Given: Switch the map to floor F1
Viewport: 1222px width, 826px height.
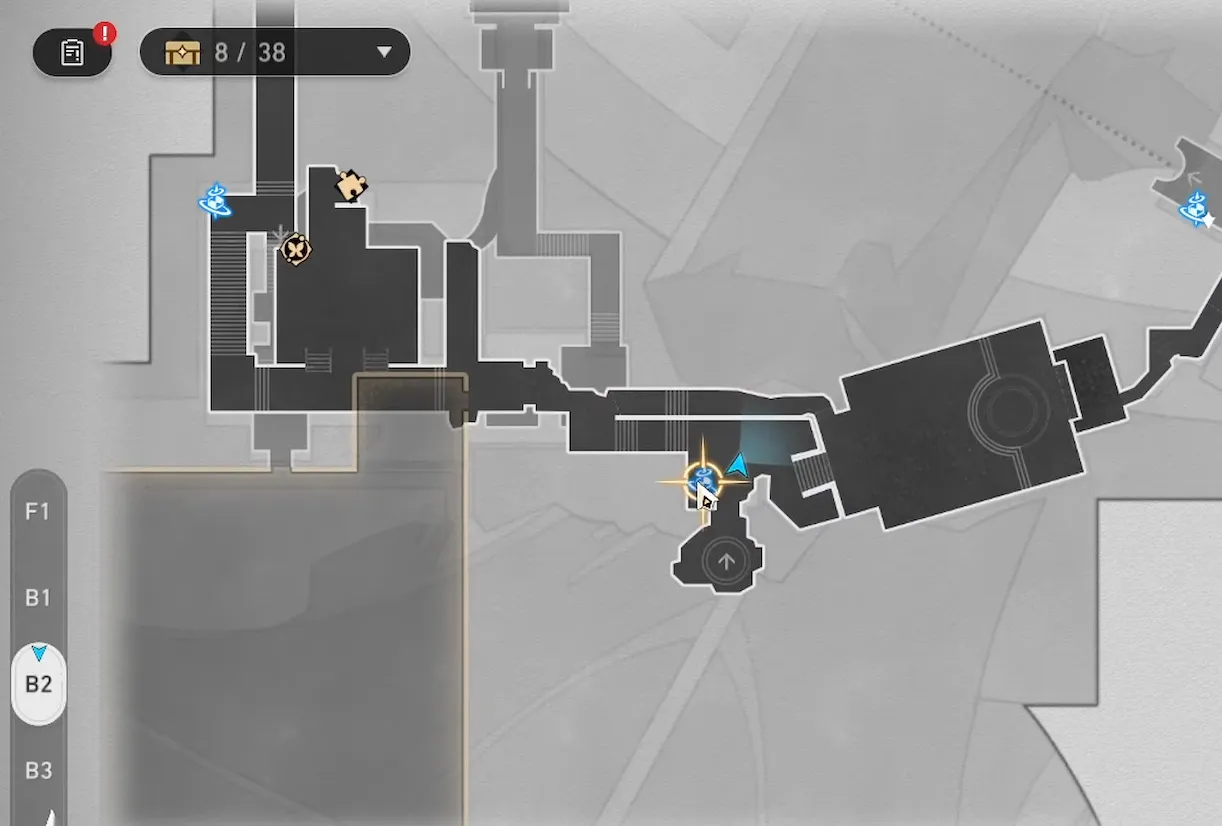Looking at the screenshot, I should tap(38, 512).
